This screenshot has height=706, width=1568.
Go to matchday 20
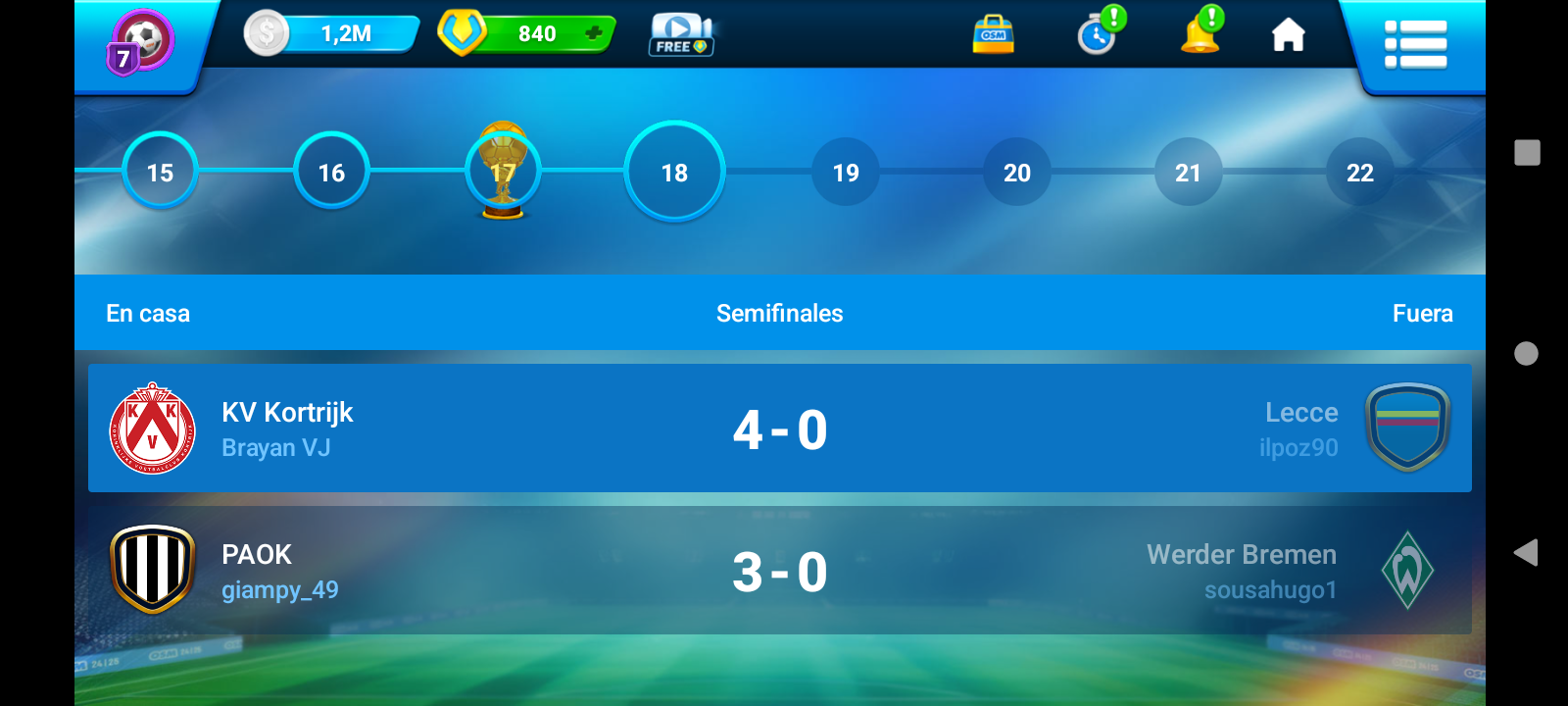[1017, 173]
